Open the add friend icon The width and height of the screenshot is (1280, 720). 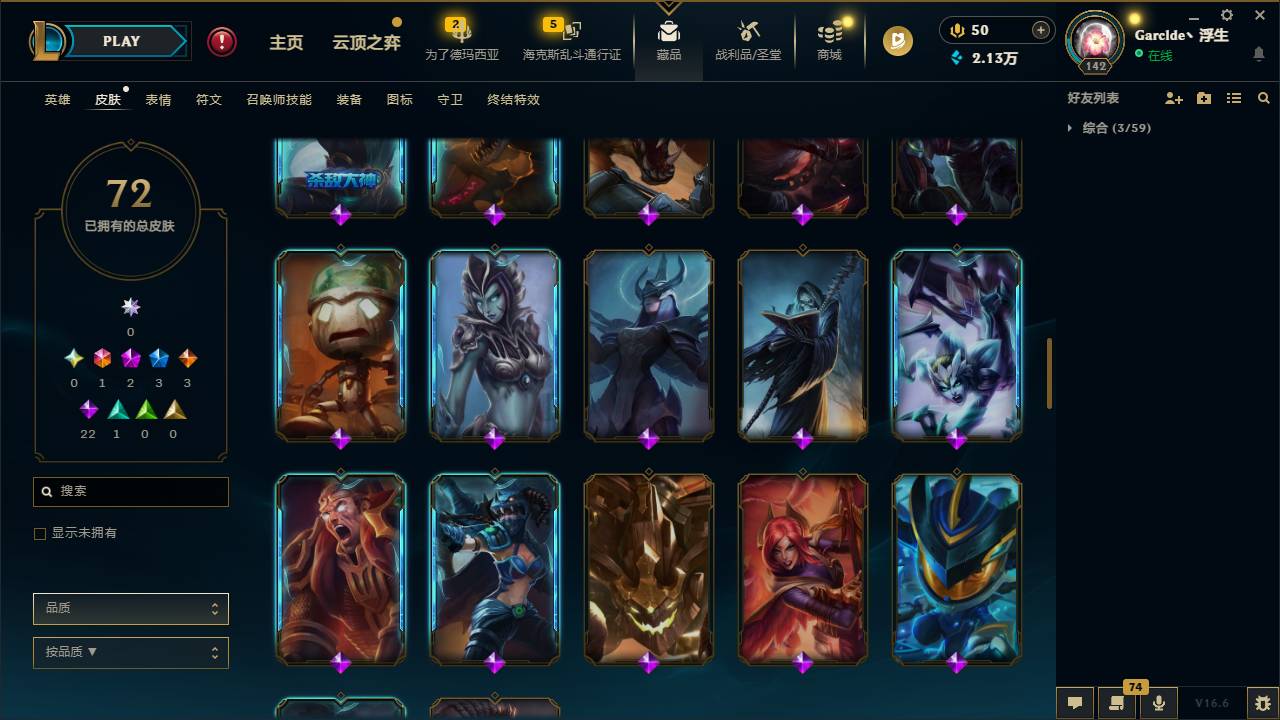tap(1174, 97)
